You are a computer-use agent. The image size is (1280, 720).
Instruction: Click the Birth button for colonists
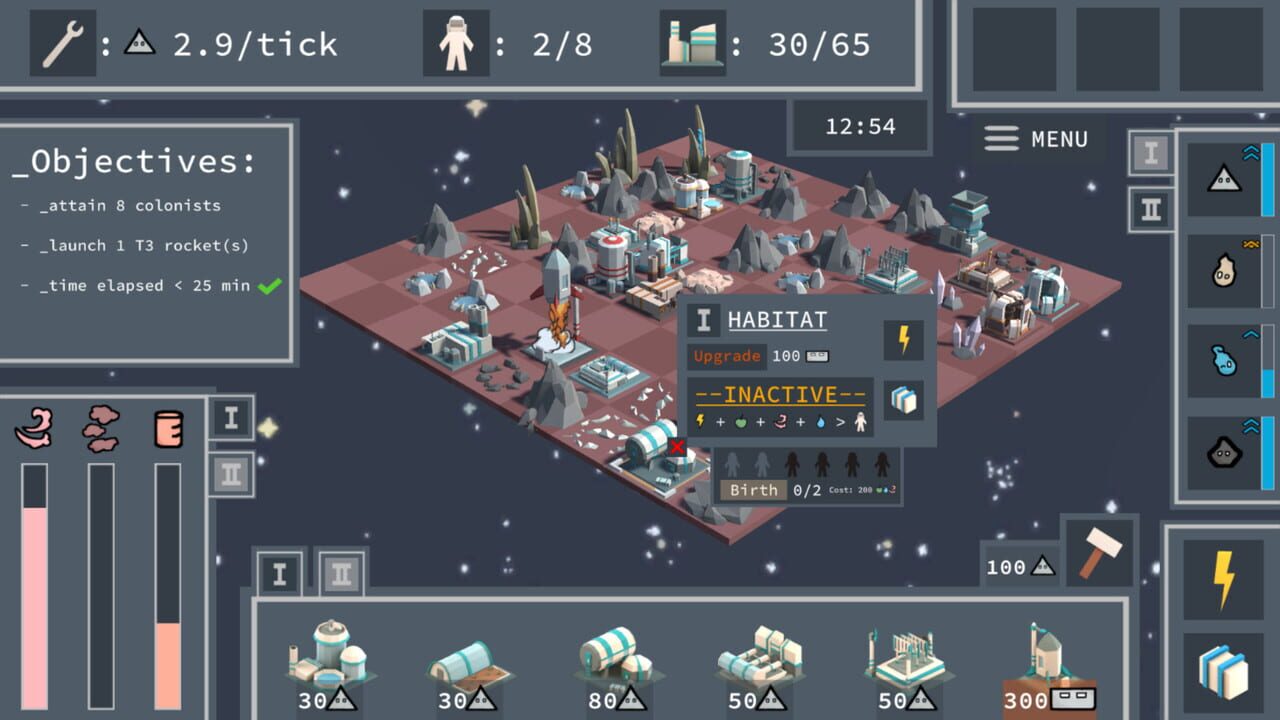(x=753, y=490)
